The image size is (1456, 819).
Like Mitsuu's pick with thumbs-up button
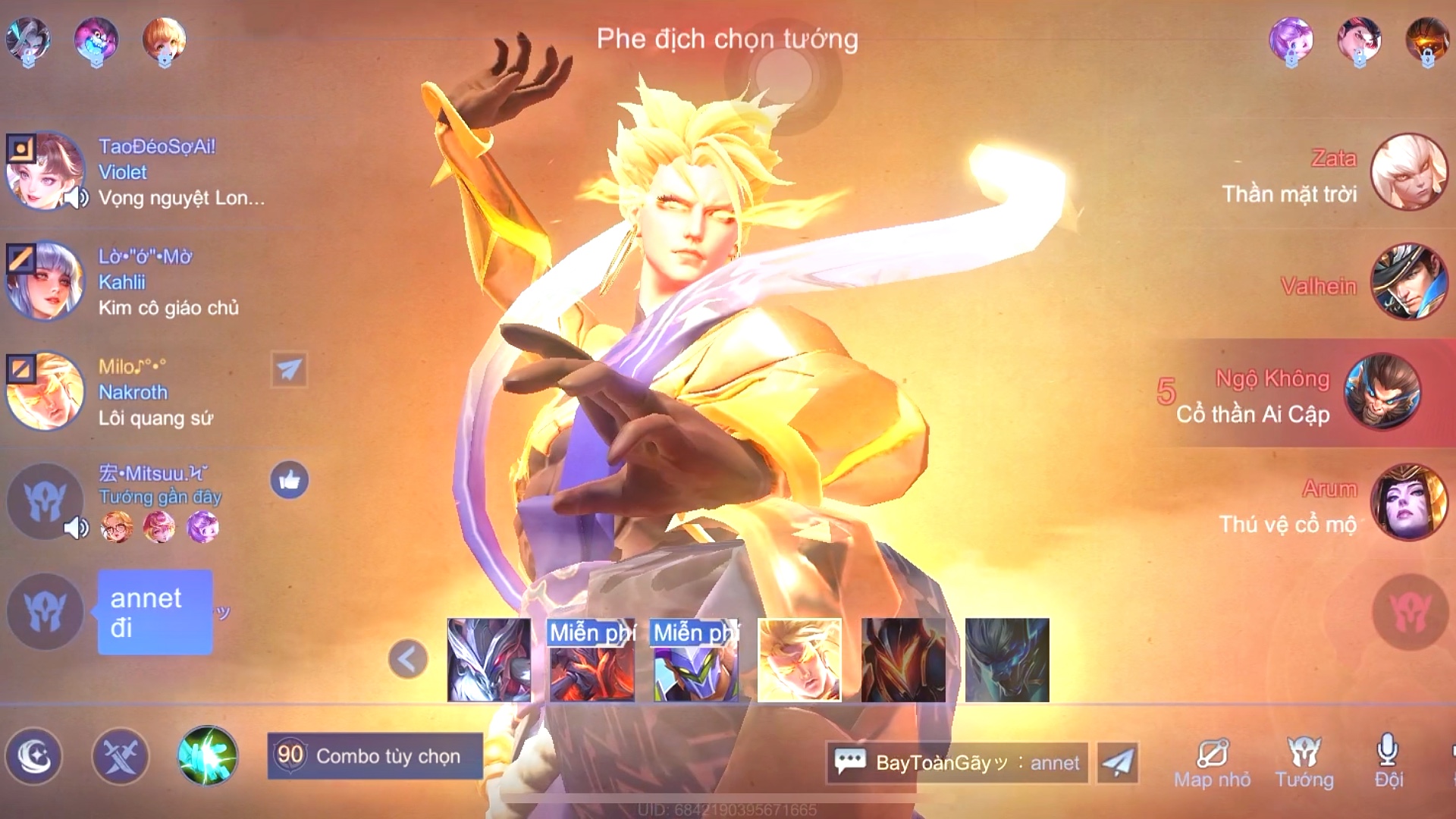pyautogui.click(x=289, y=480)
